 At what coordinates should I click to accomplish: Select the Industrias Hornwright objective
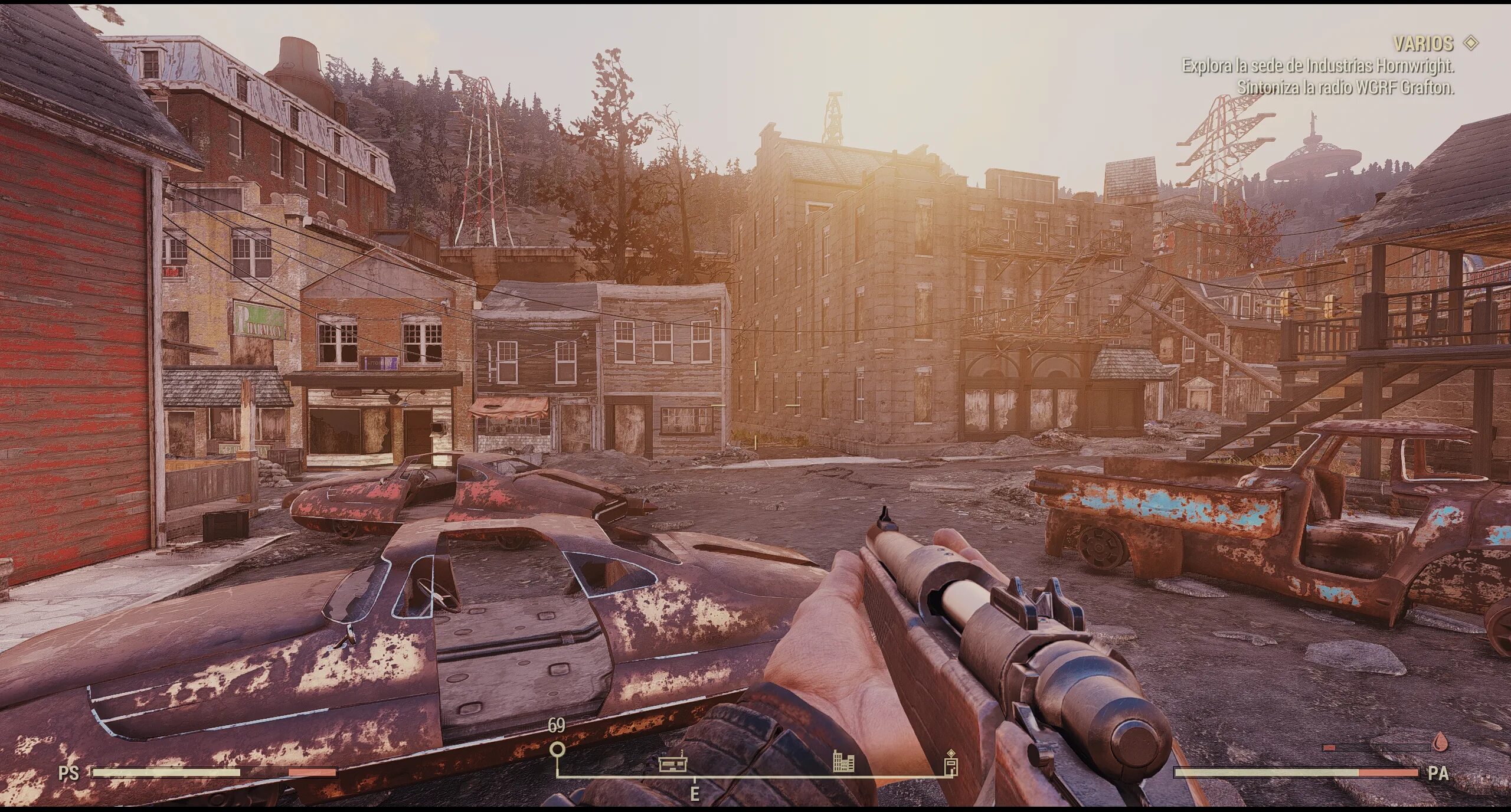(1317, 66)
